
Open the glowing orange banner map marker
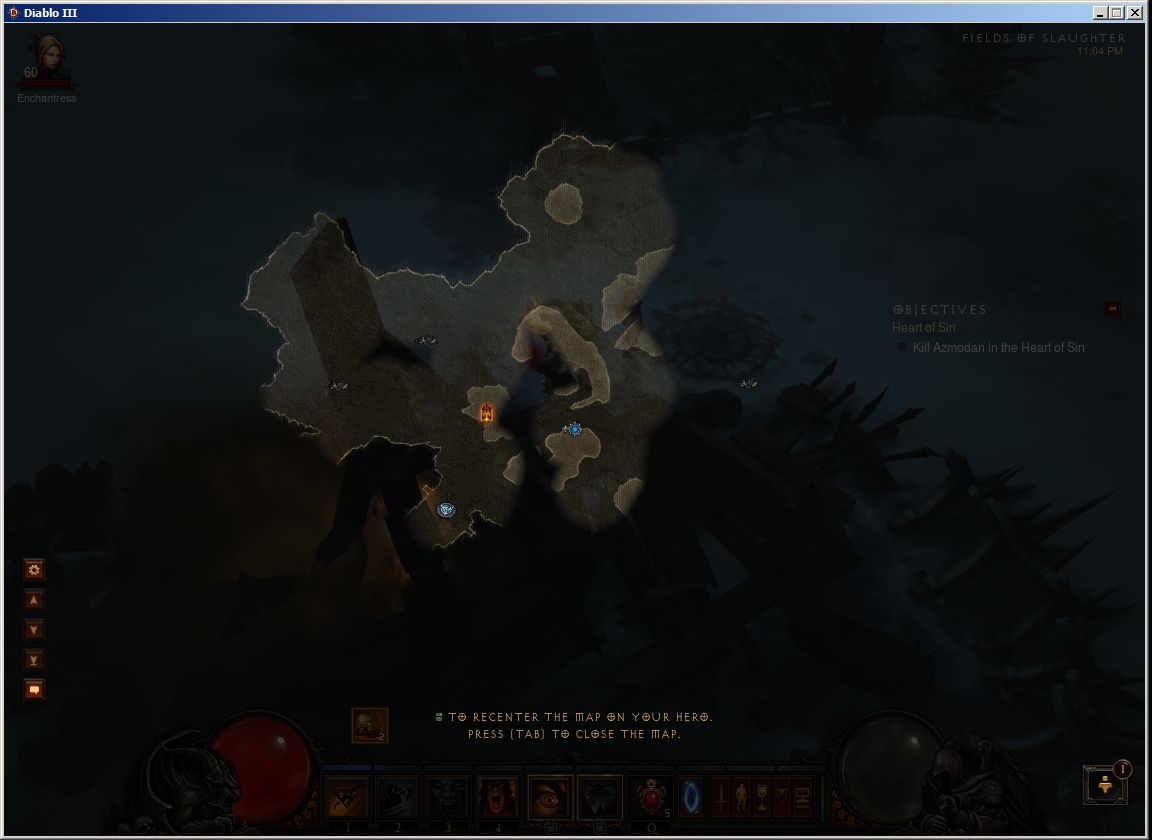point(487,412)
